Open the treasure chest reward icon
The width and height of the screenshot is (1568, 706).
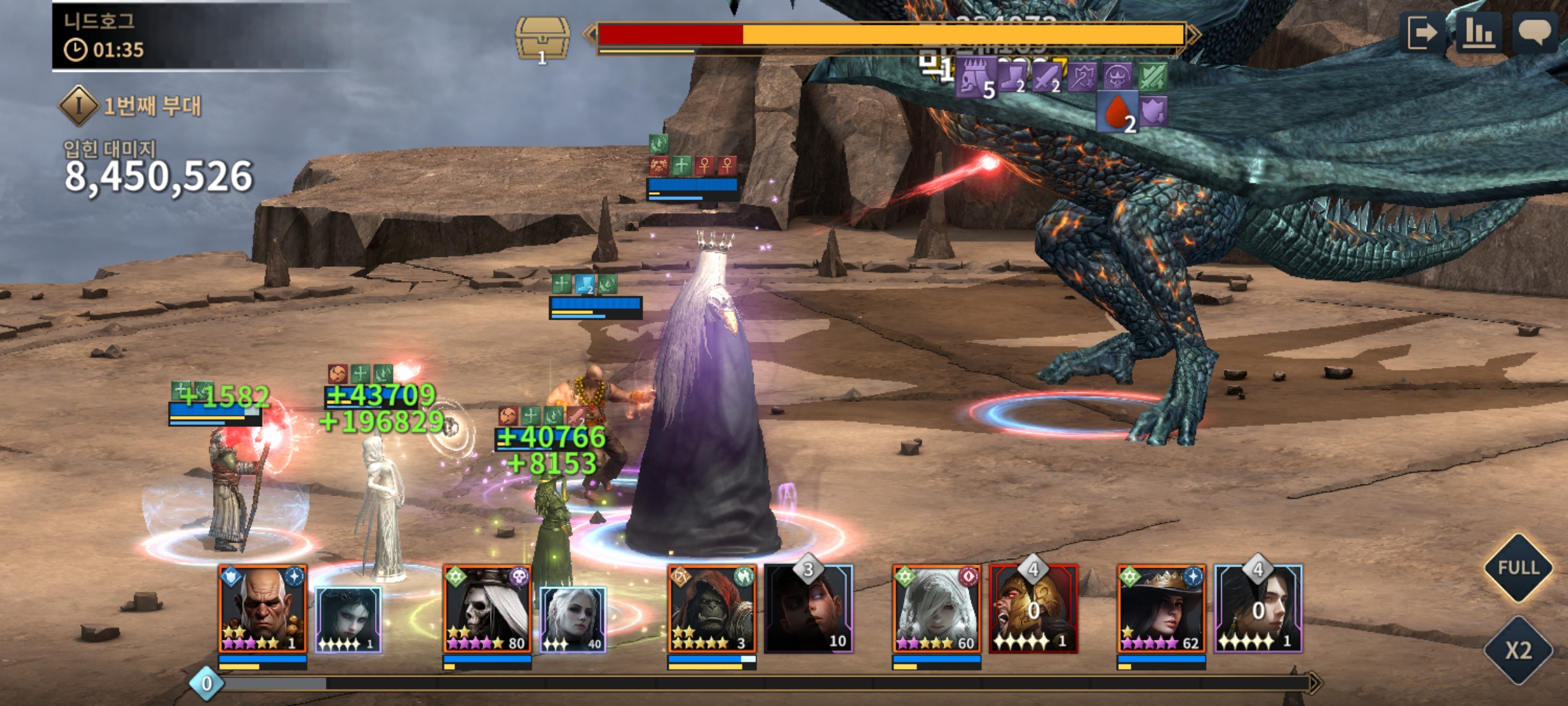542,39
